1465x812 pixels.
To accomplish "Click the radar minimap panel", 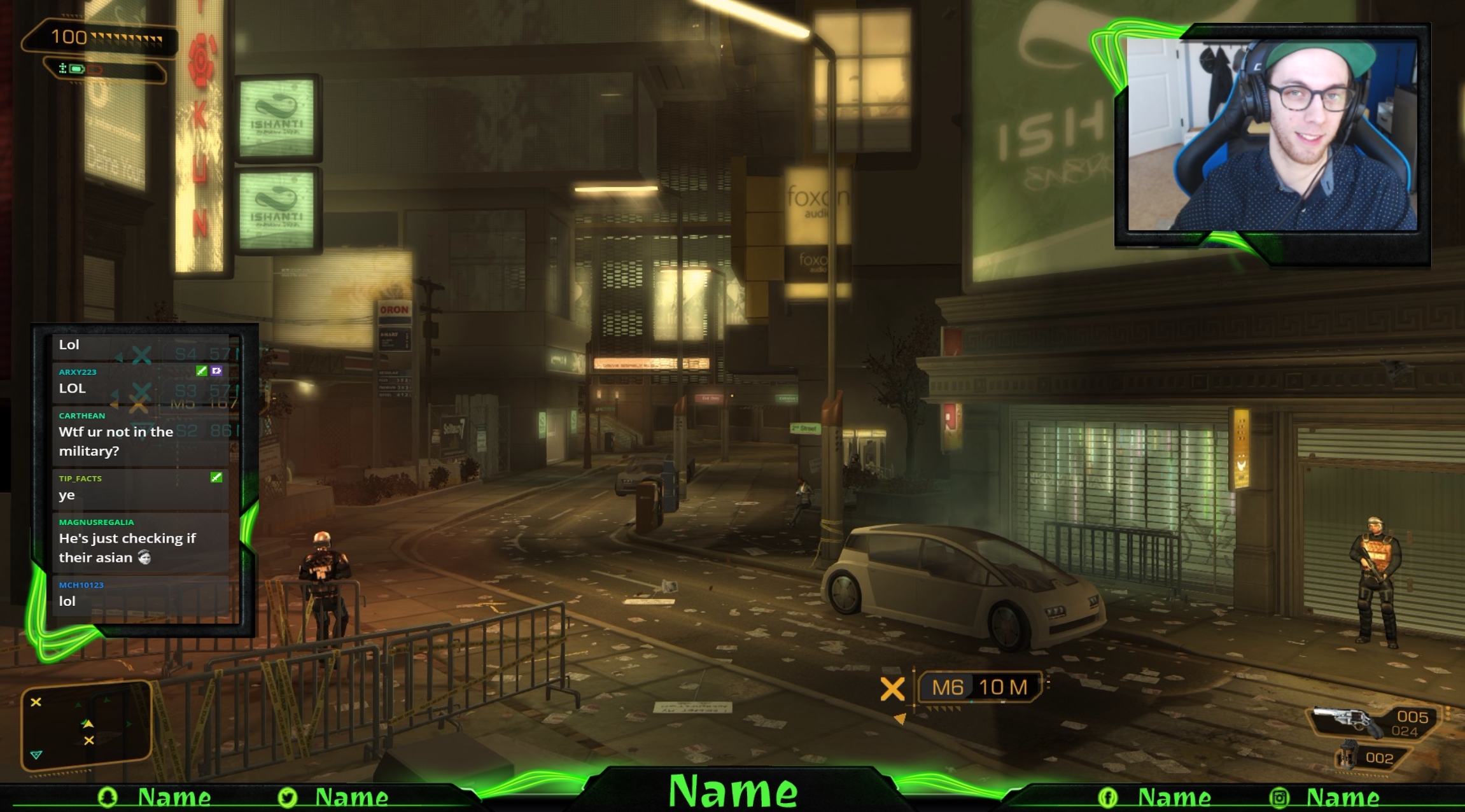I will [x=86, y=725].
